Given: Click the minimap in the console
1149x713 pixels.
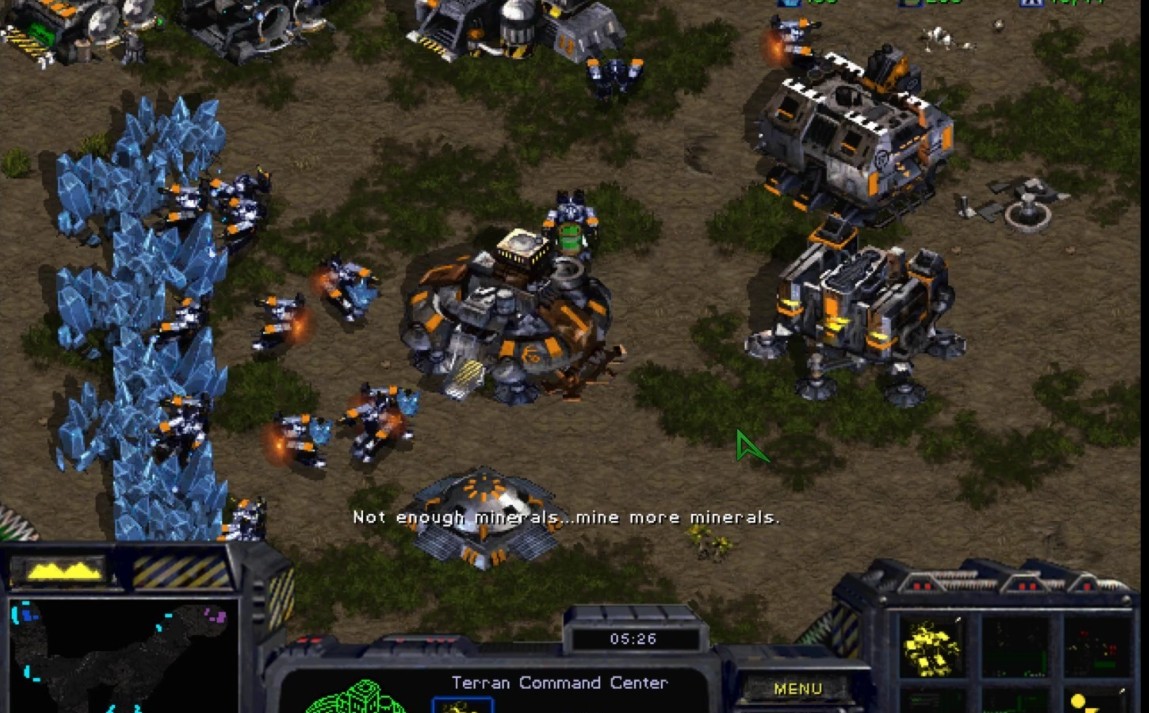Looking at the screenshot, I should point(122,655).
